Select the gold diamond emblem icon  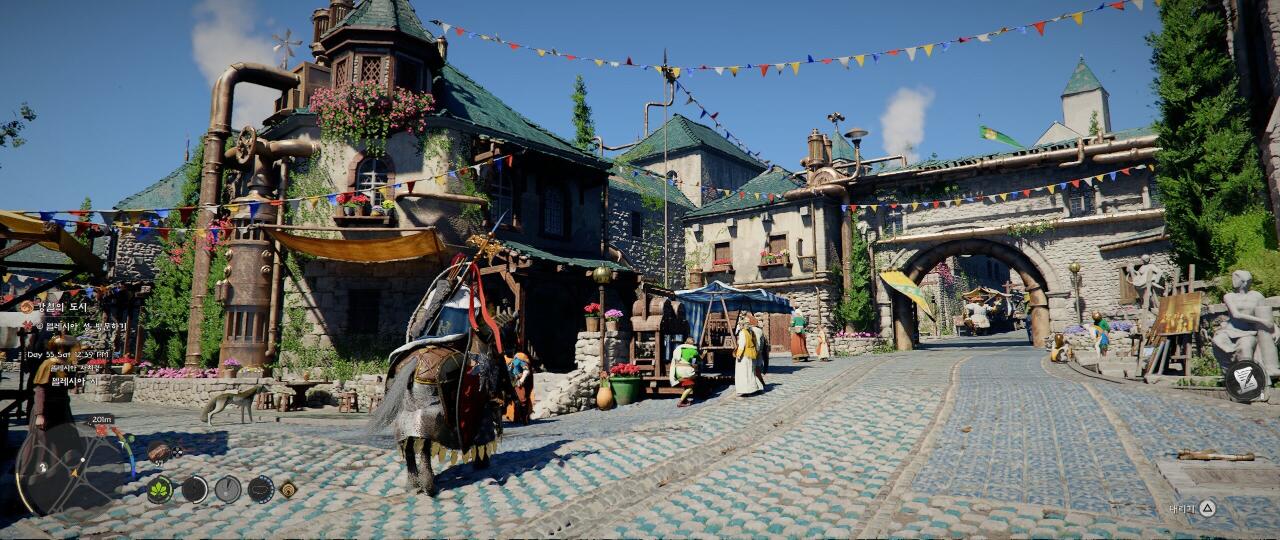(287, 489)
